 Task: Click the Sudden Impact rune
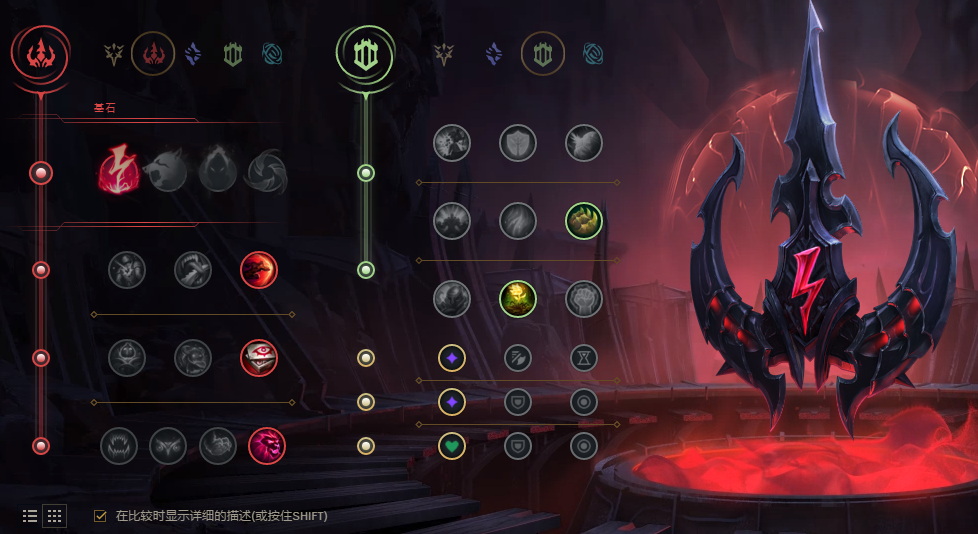(x=259, y=269)
